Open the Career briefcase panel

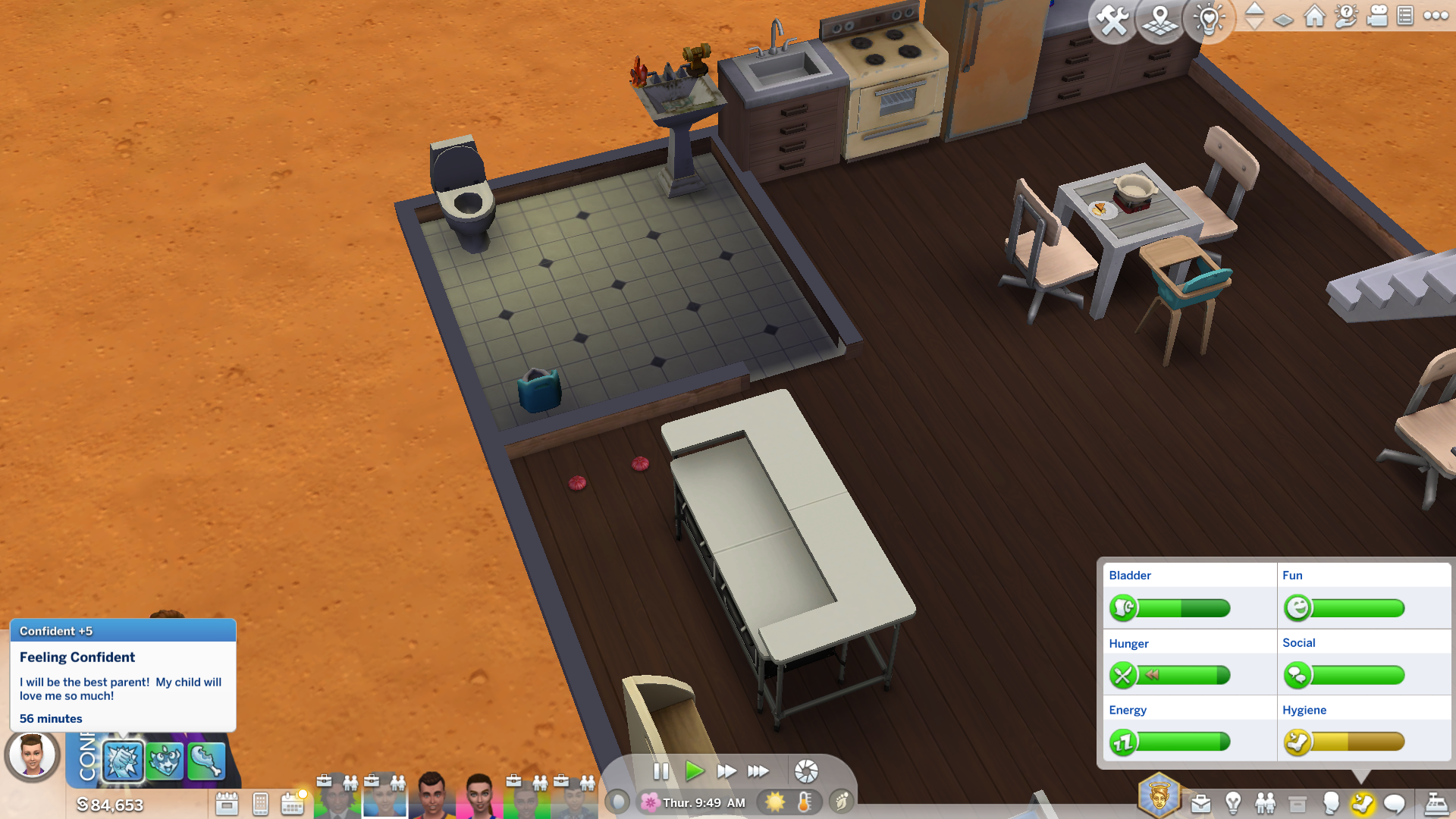[1200, 804]
